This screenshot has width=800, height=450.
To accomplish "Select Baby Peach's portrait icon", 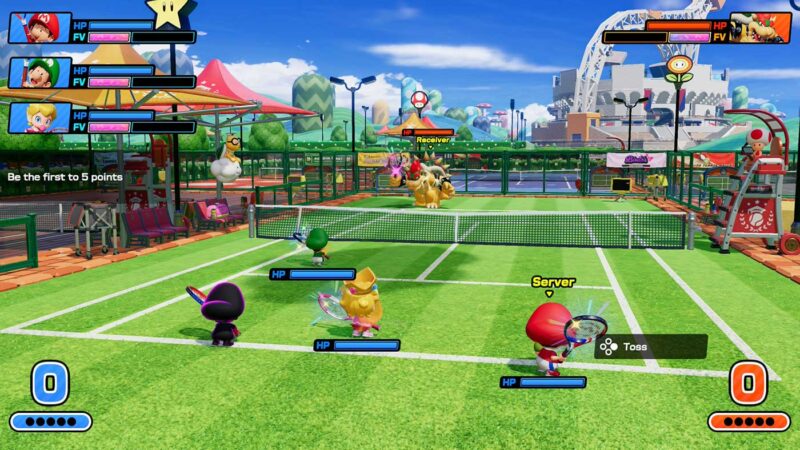I will (x=40, y=117).
